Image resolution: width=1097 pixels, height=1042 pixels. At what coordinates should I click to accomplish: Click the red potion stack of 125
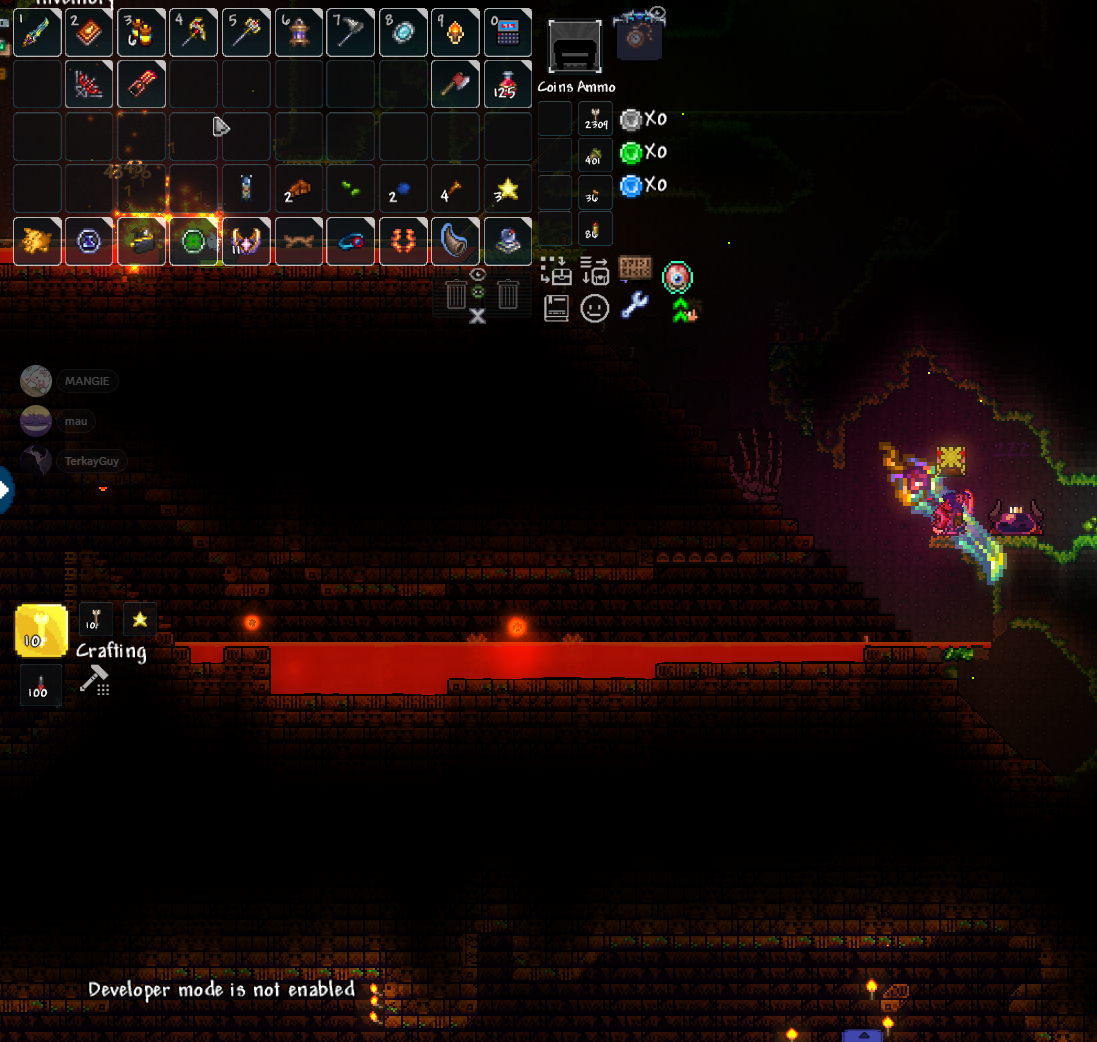pos(507,84)
